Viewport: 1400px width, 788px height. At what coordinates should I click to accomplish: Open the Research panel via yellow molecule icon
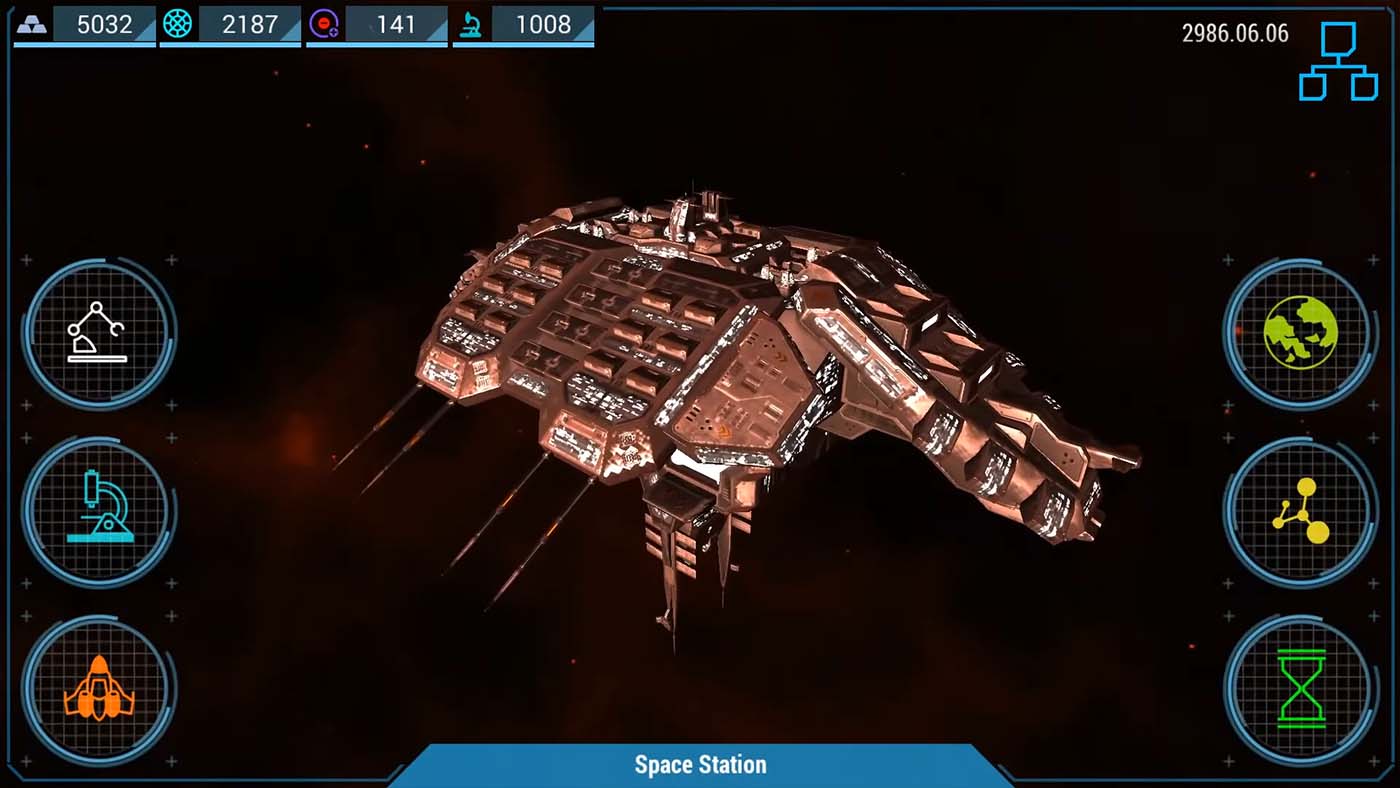click(x=1299, y=511)
